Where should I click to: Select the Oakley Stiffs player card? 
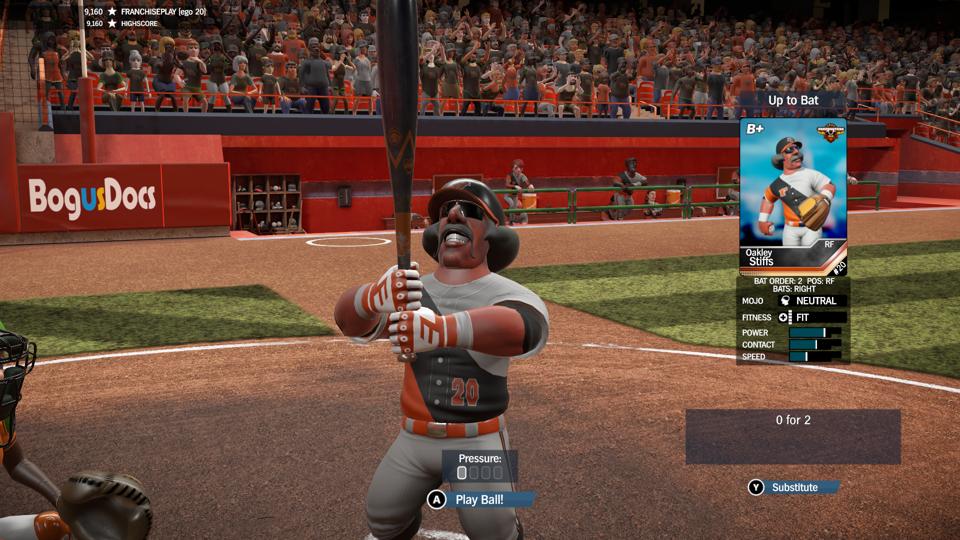(792, 197)
